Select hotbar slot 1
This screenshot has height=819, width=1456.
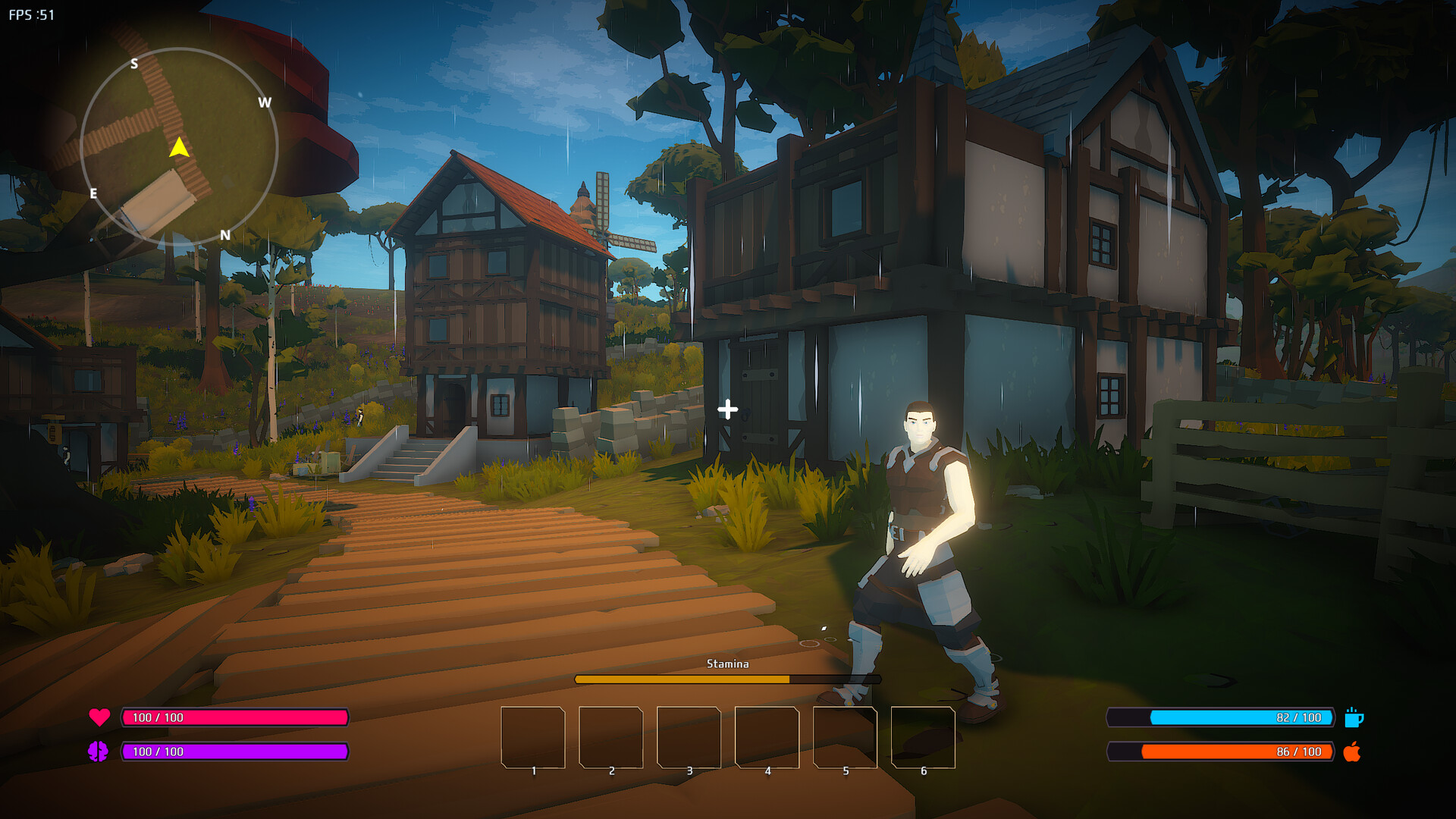pyautogui.click(x=534, y=738)
